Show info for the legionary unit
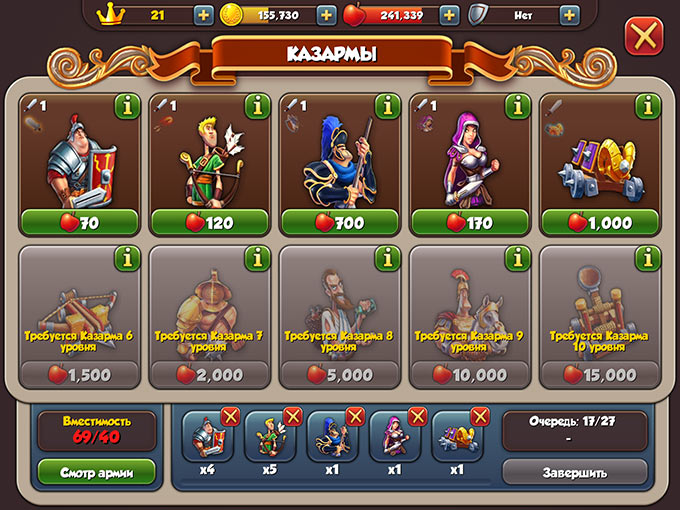The height and width of the screenshot is (510, 680). click(127, 105)
